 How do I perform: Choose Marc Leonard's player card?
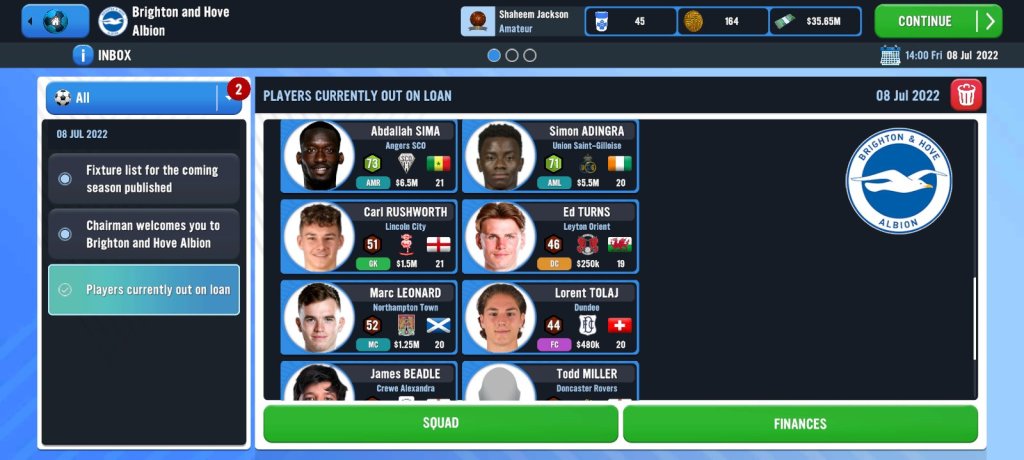[369, 318]
